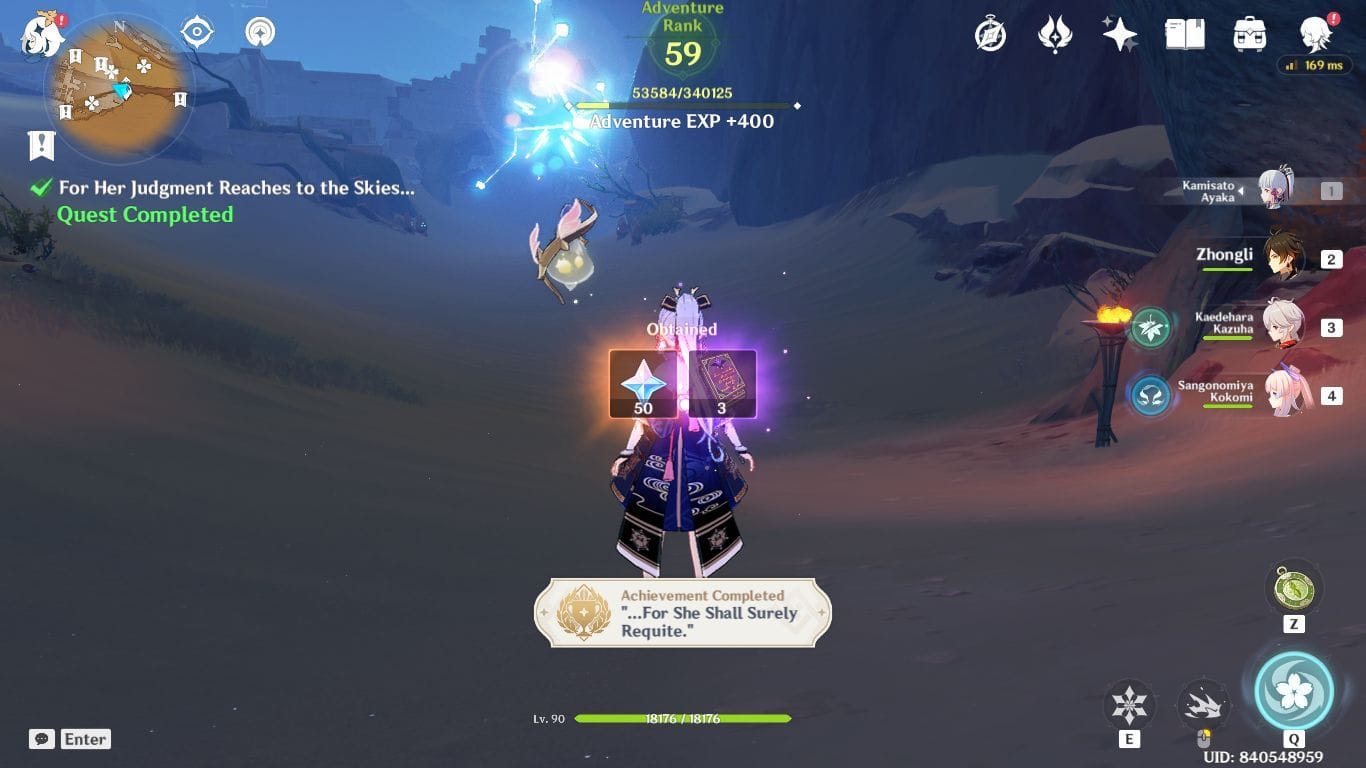Open the Wish menu sparkle icon
The height and width of the screenshot is (768, 1366).
coord(1119,33)
